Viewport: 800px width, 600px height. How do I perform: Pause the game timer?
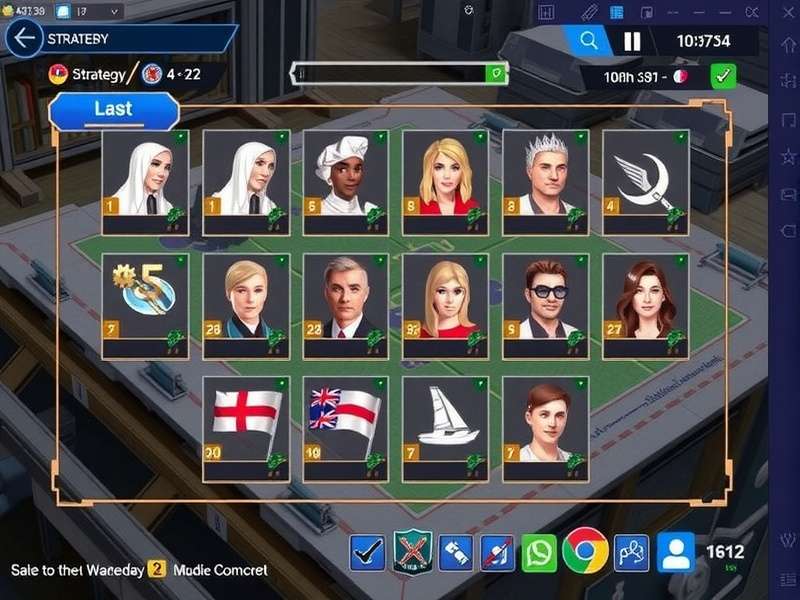point(632,41)
